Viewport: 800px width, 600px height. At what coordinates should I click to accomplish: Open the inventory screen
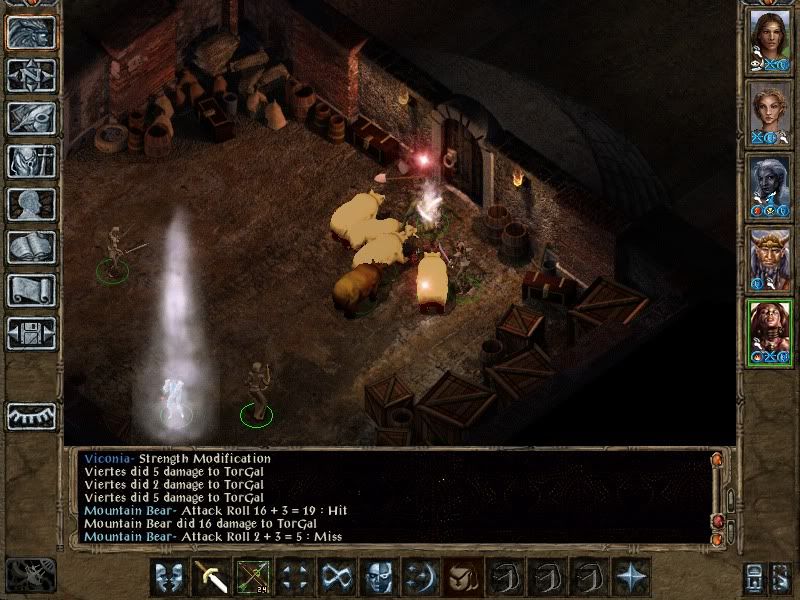point(31,162)
